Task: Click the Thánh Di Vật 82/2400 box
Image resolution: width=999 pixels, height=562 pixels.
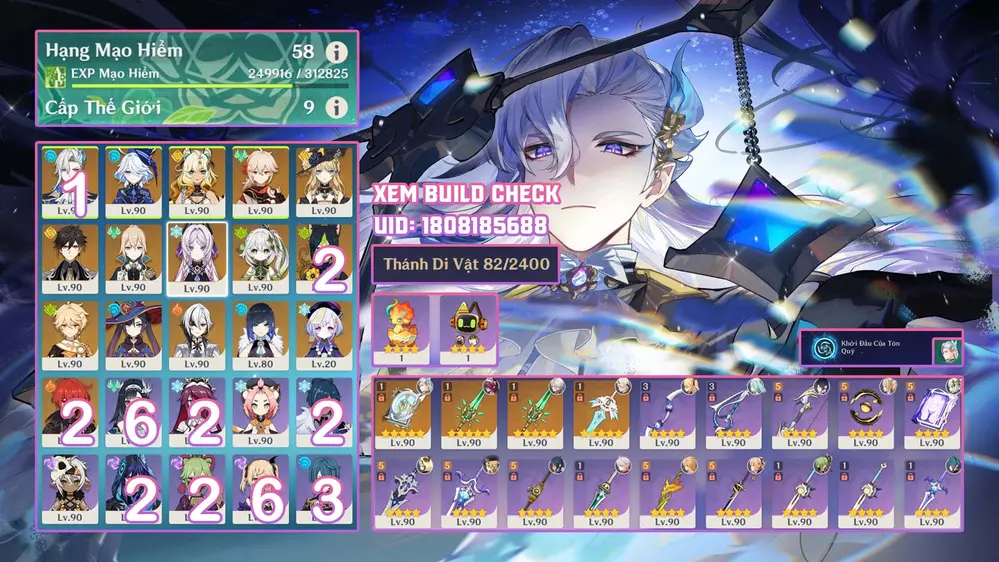Action: point(465,266)
